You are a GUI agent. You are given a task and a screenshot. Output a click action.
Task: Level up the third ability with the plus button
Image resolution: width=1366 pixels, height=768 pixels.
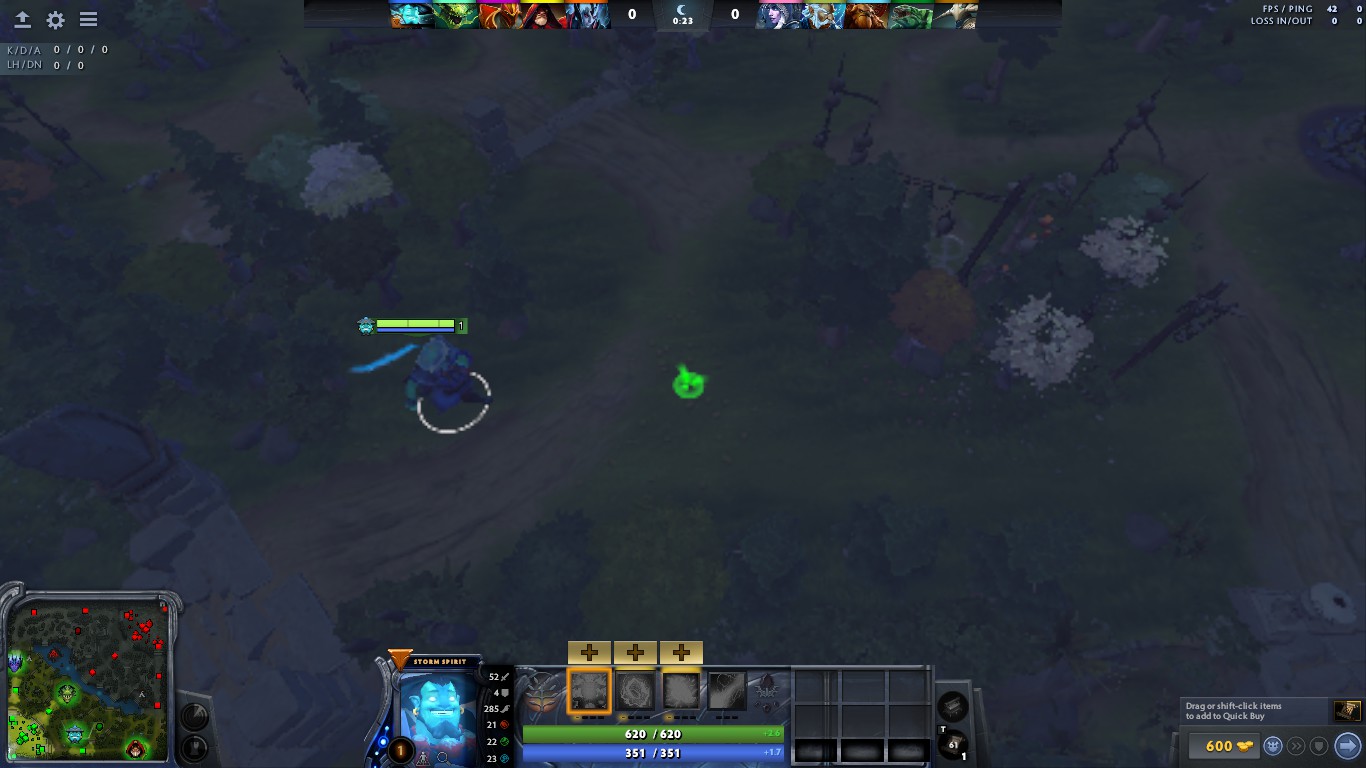682,652
